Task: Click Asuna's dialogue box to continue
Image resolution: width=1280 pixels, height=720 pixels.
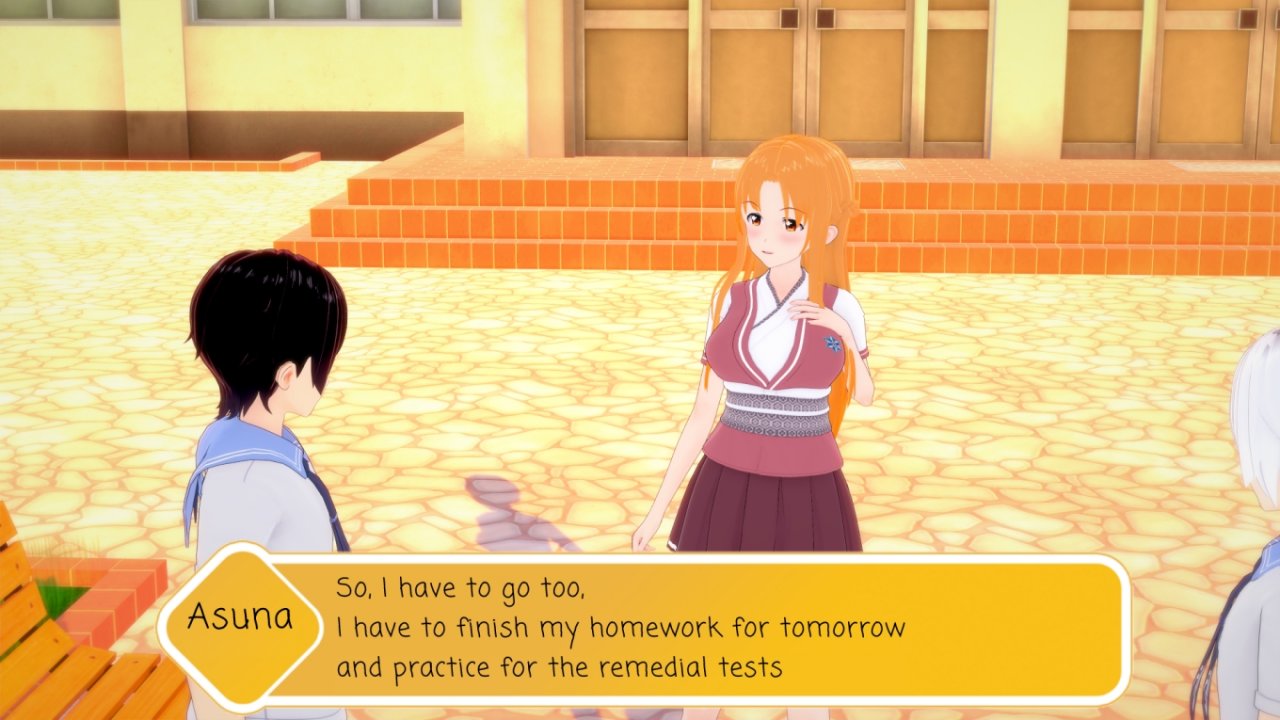Action: pos(700,628)
